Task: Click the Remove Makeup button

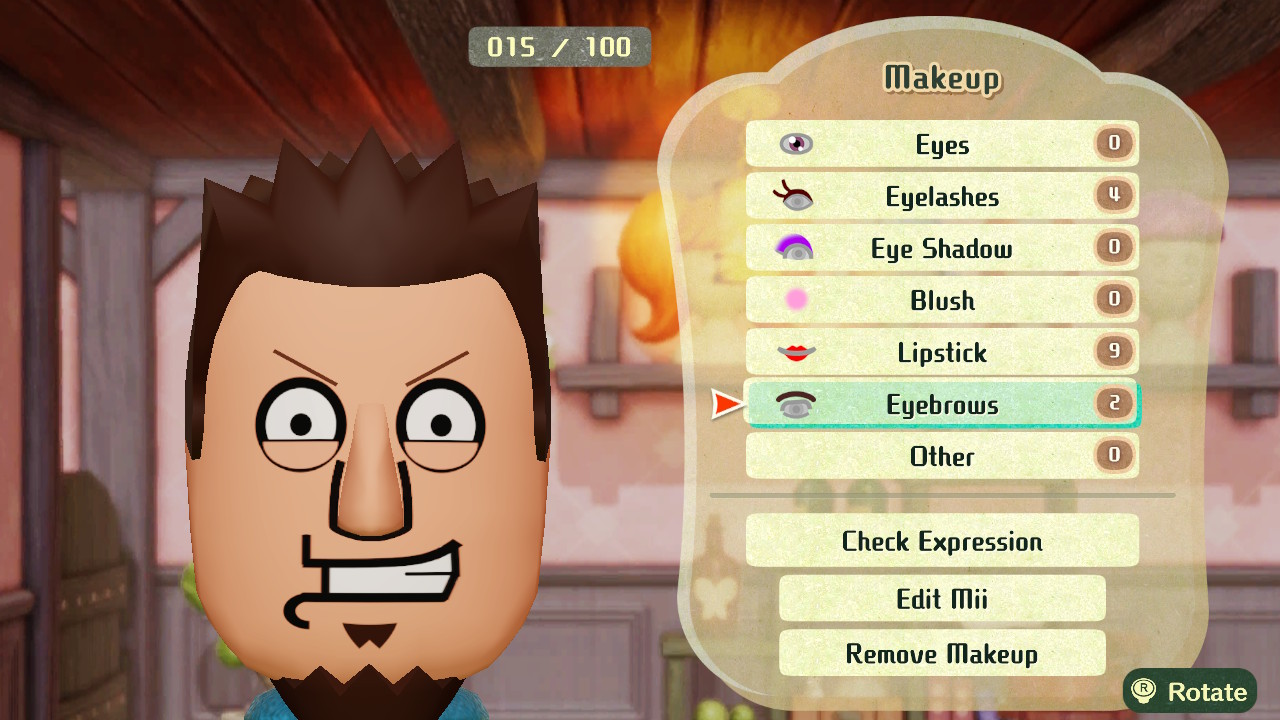Action: (941, 653)
